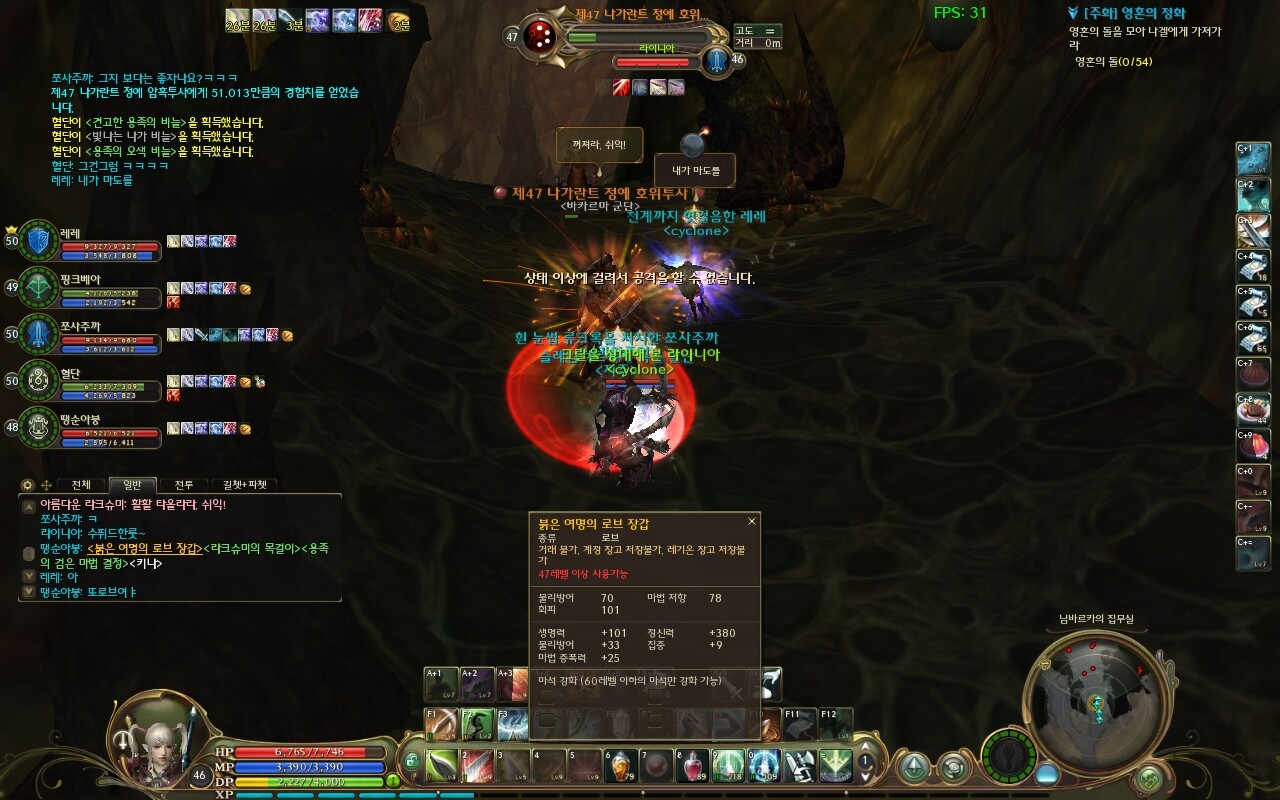Switch to the 전체 chat tab
Viewport: 1280px width, 800px height.
click(81, 485)
